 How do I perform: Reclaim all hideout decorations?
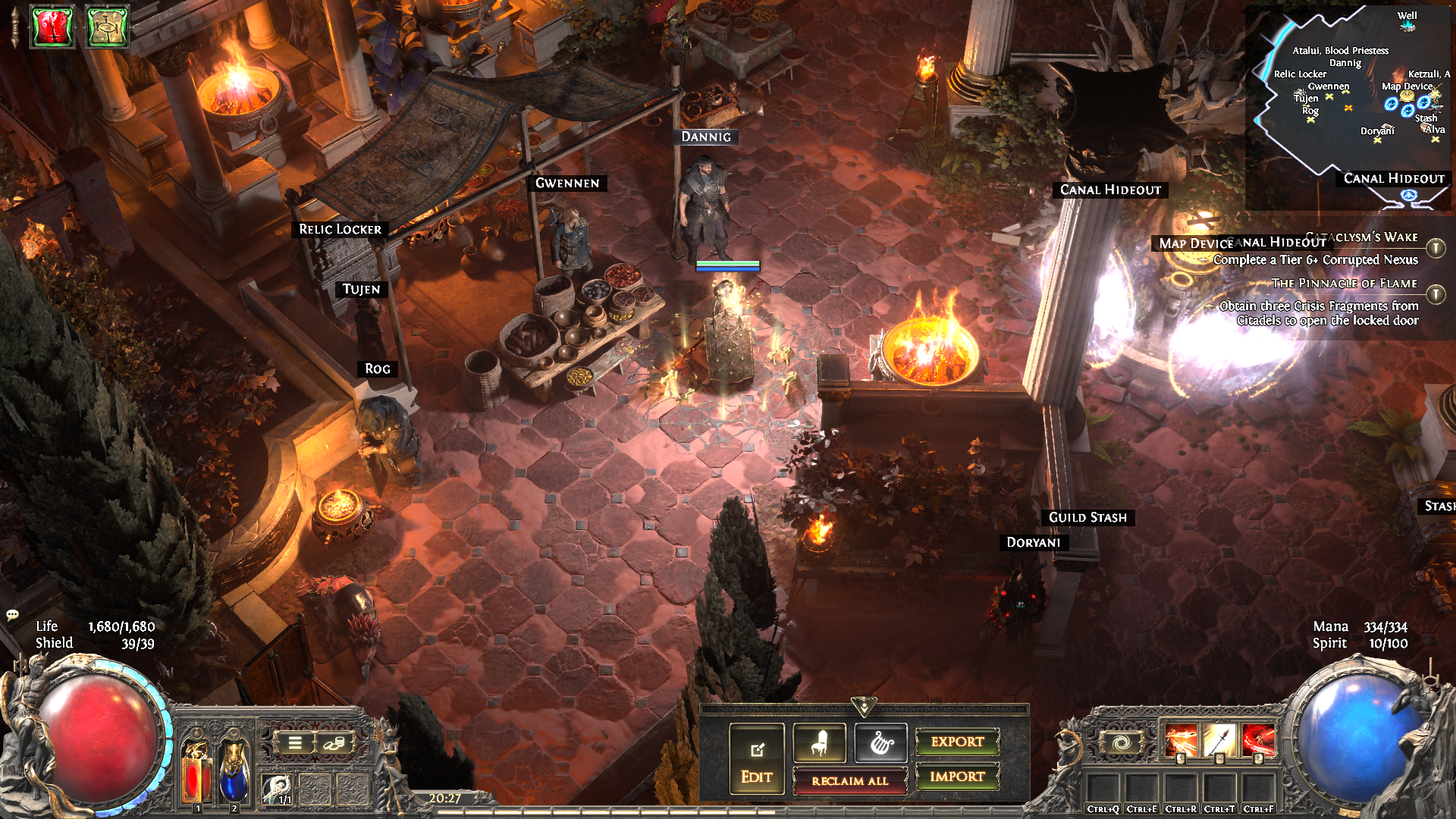coord(849,780)
